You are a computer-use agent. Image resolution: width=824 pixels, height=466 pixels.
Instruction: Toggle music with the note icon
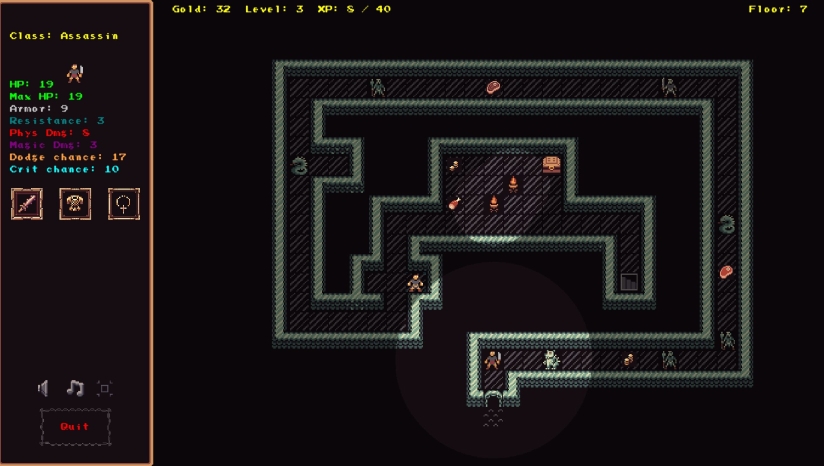75,388
